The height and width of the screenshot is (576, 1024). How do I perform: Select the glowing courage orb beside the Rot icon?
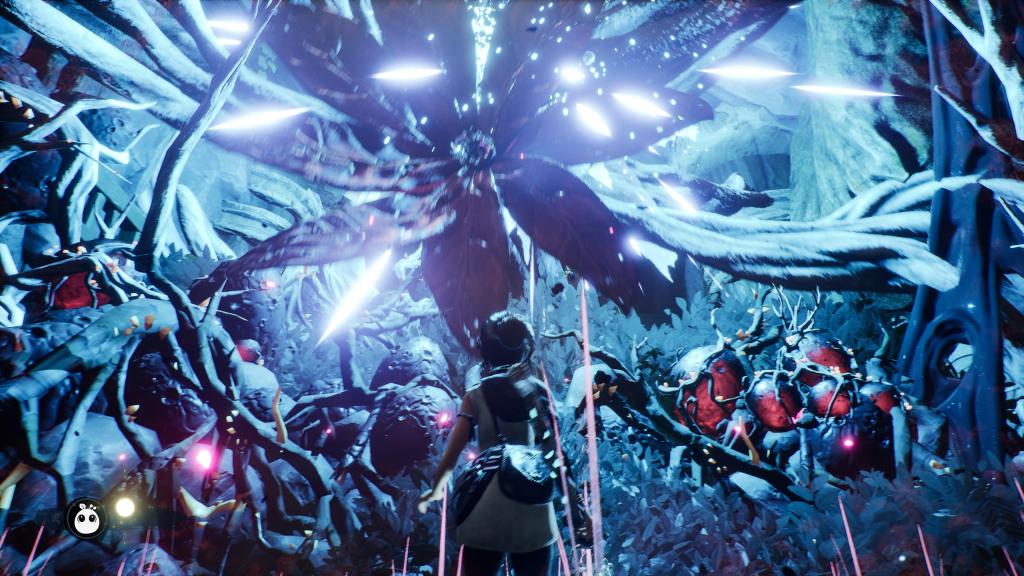tap(125, 507)
